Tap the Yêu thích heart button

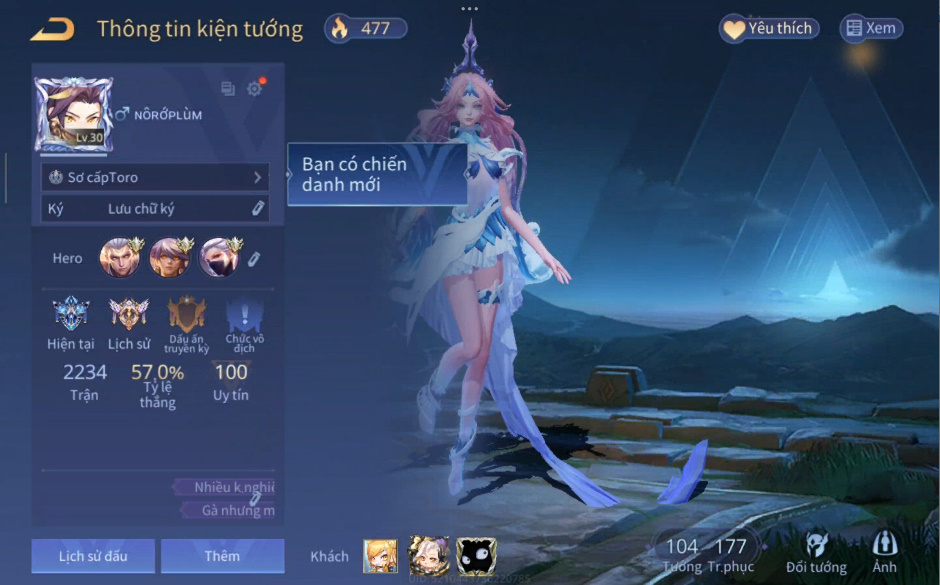coord(769,29)
